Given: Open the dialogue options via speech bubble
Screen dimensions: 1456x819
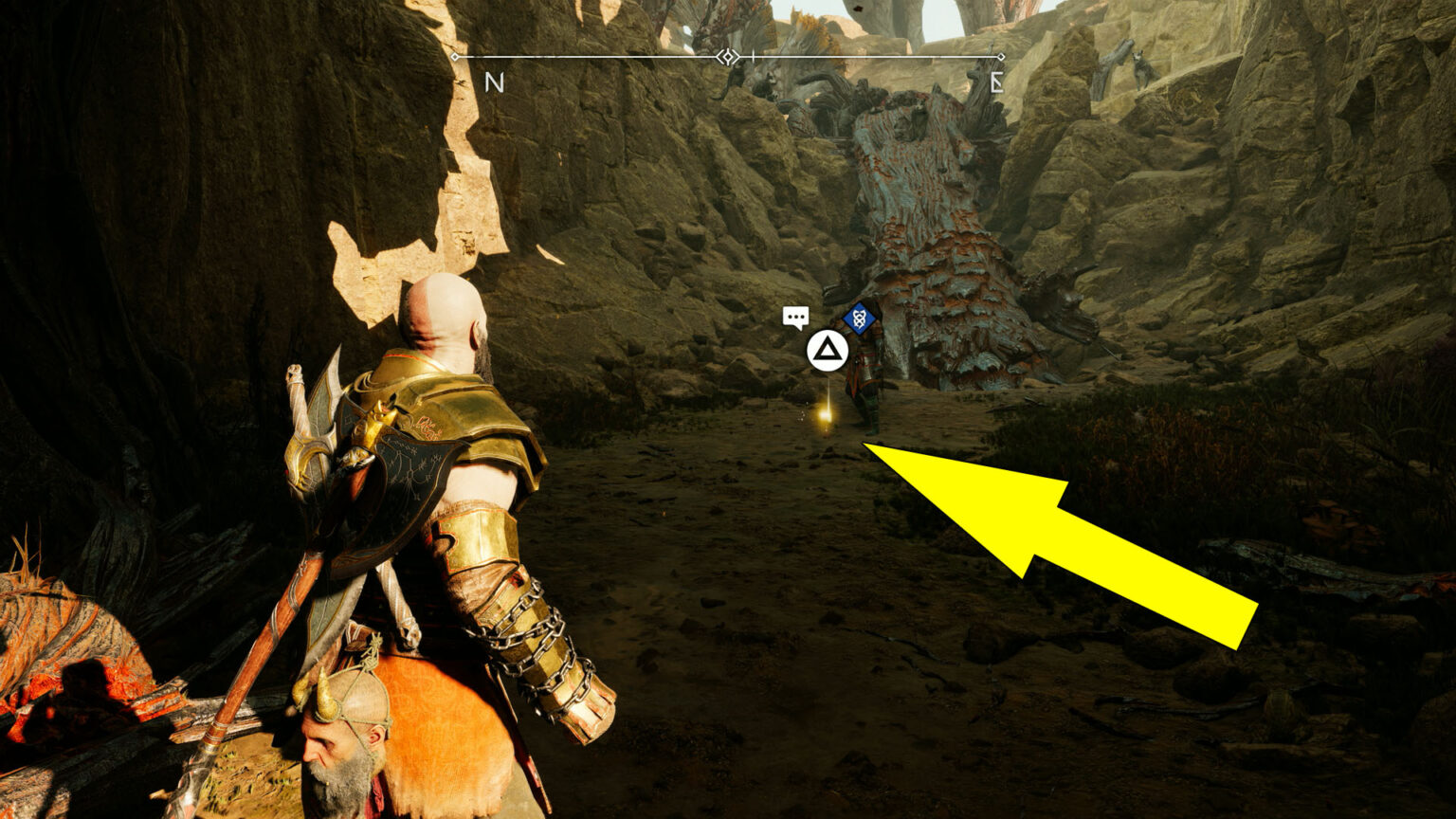Looking at the screenshot, I should 796,318.
